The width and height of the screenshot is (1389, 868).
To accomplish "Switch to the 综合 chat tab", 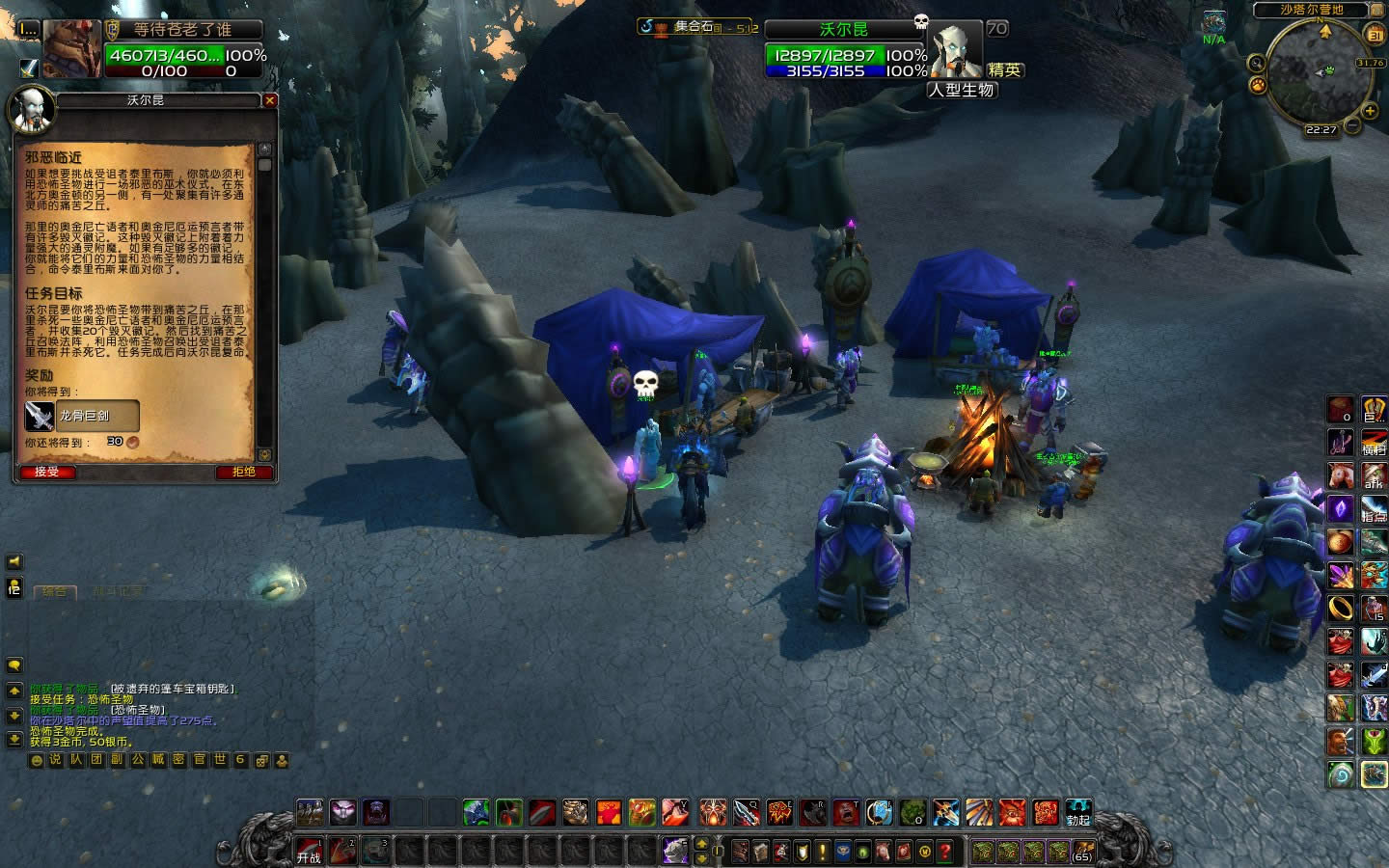I will (x=55, y=592).
